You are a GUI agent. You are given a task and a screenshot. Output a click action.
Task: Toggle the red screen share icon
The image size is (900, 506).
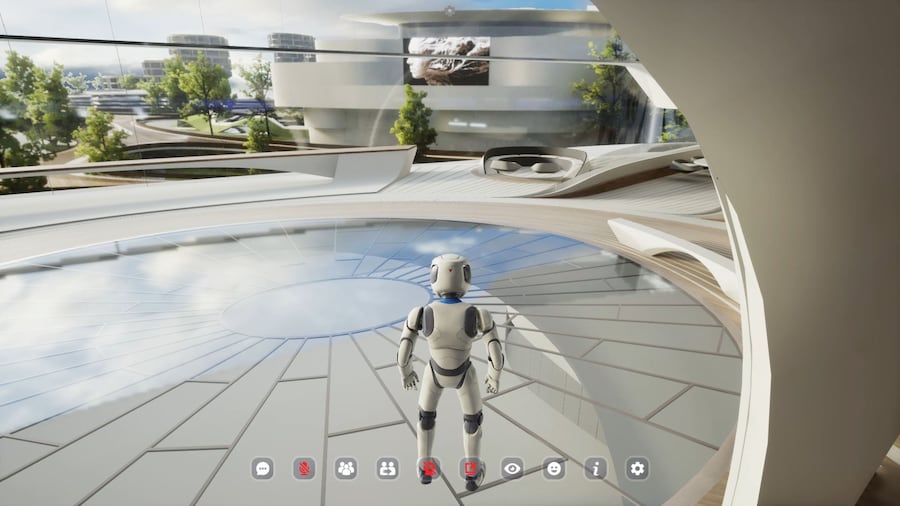[471, 467]
